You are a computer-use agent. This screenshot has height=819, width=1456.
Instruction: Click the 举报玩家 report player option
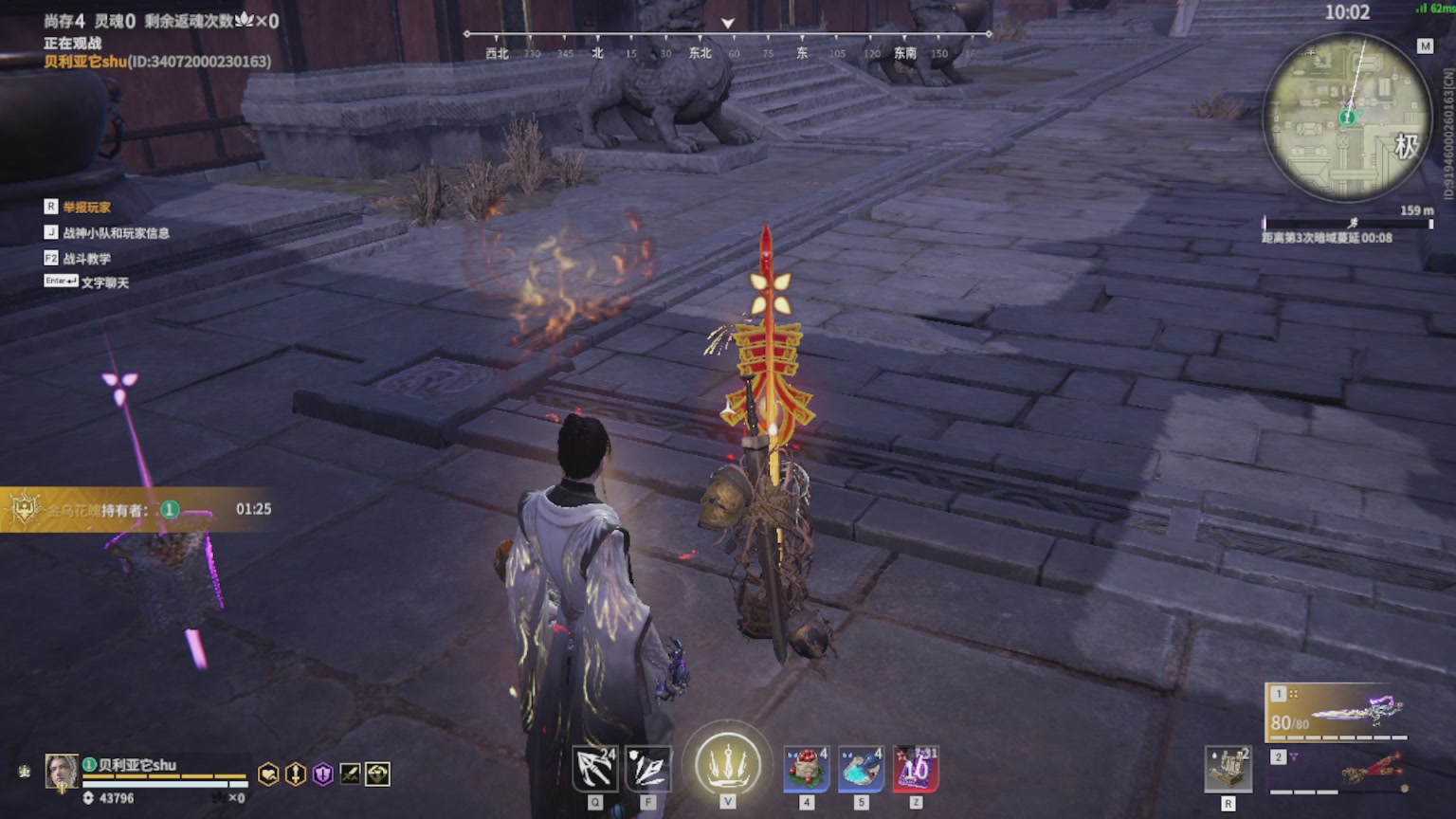click(86, 207)
